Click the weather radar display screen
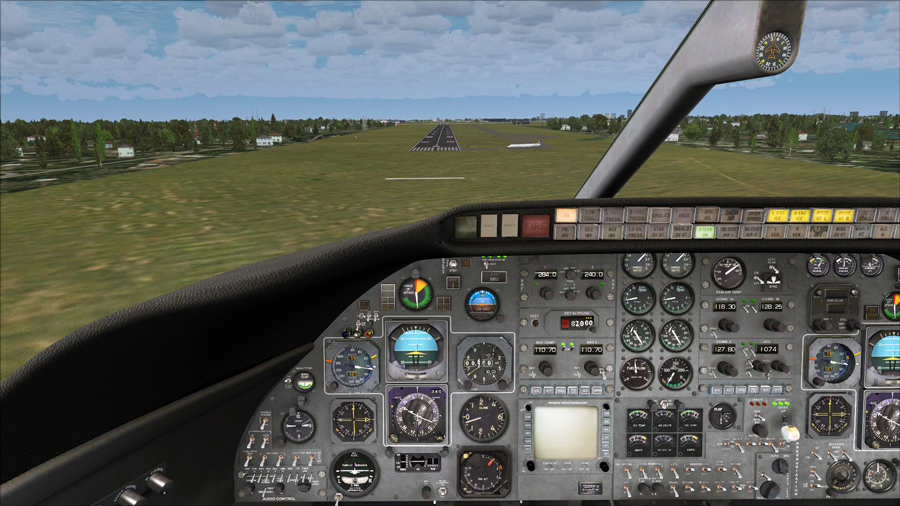The width and height of the screenshot is (900, 506). [x=565, y=432]
